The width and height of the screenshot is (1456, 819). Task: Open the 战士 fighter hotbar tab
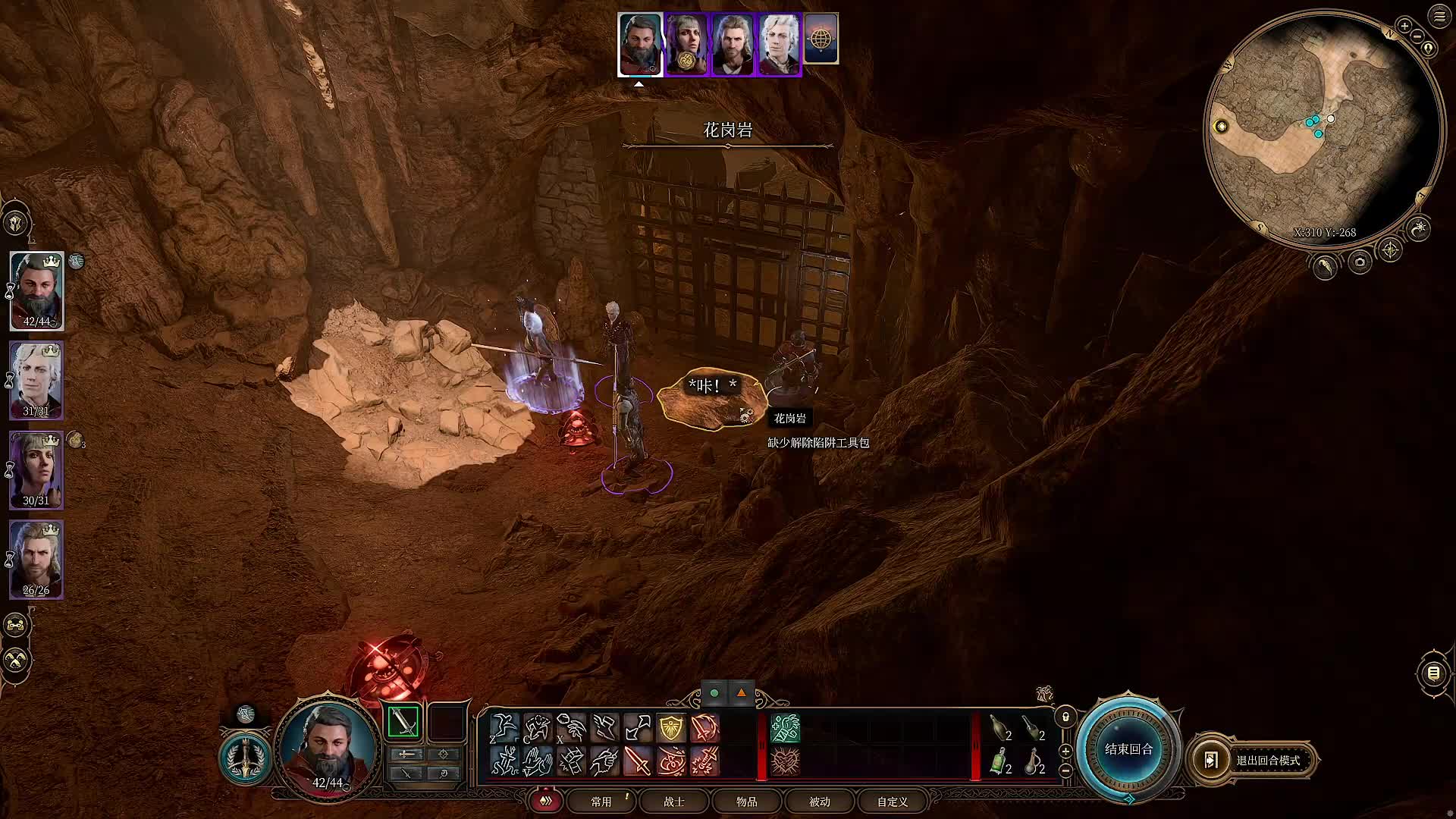pyautogui.click(x=673, y=802)
